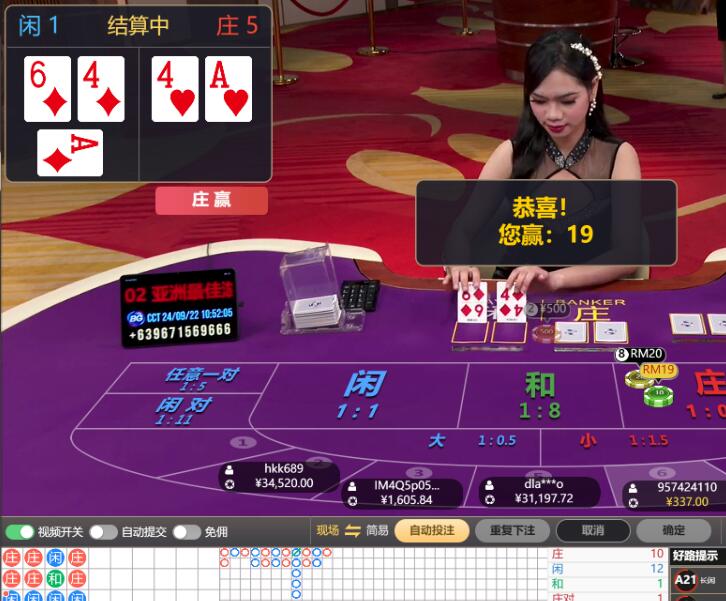Switch view with the 现场/简易 swap arrows
Screen dimensions: 726x601
tap(352, 531)
